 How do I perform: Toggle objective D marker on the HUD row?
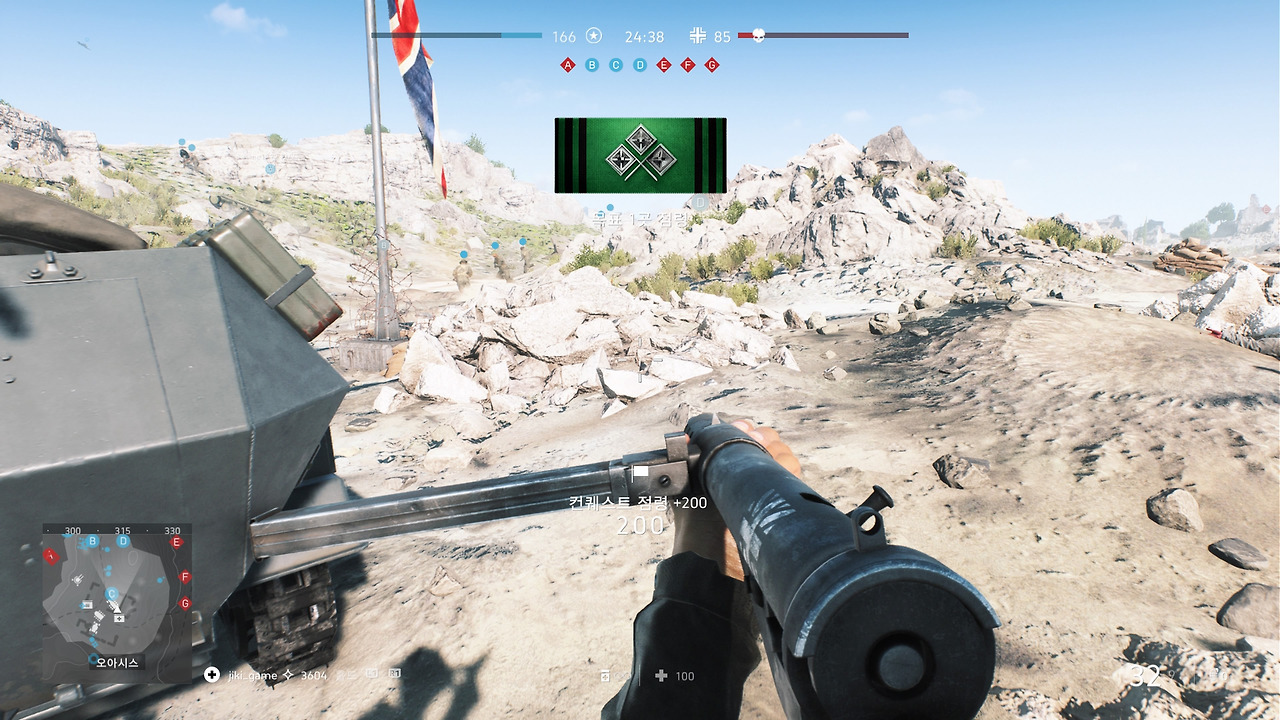pos(640,64)
